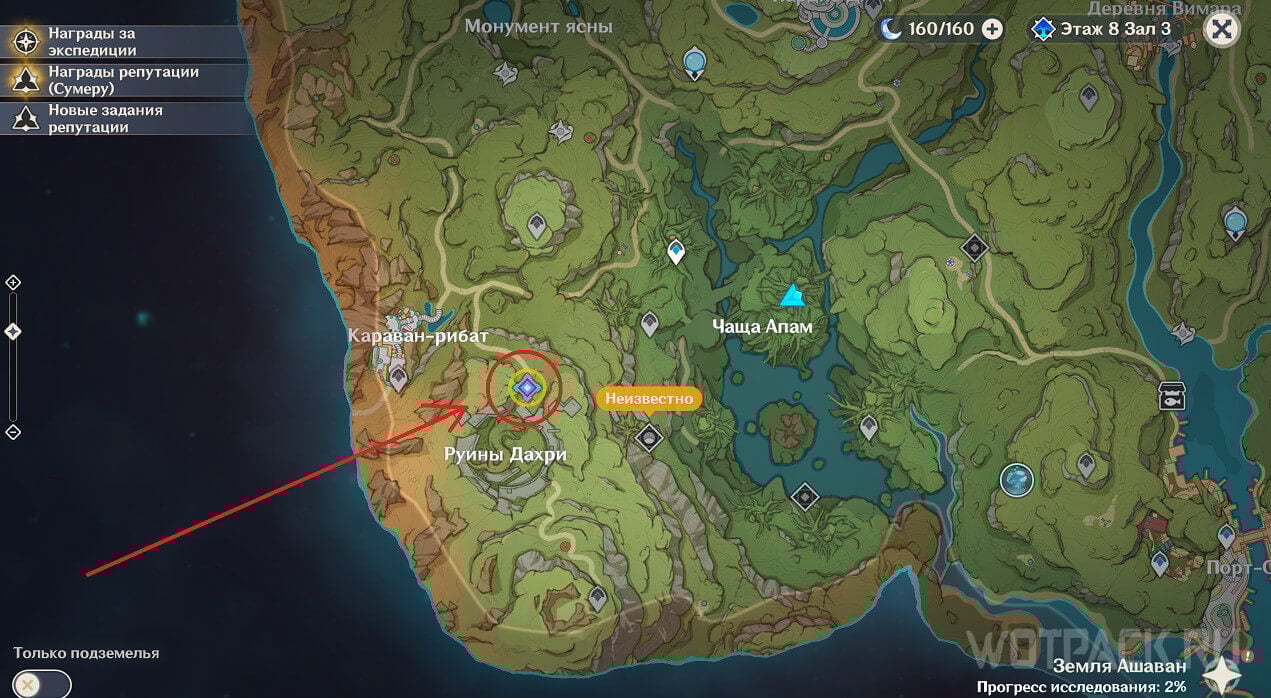Zoom in the map with the plus control
This screenshot has width=1271, height=698.
click(13, 283)
